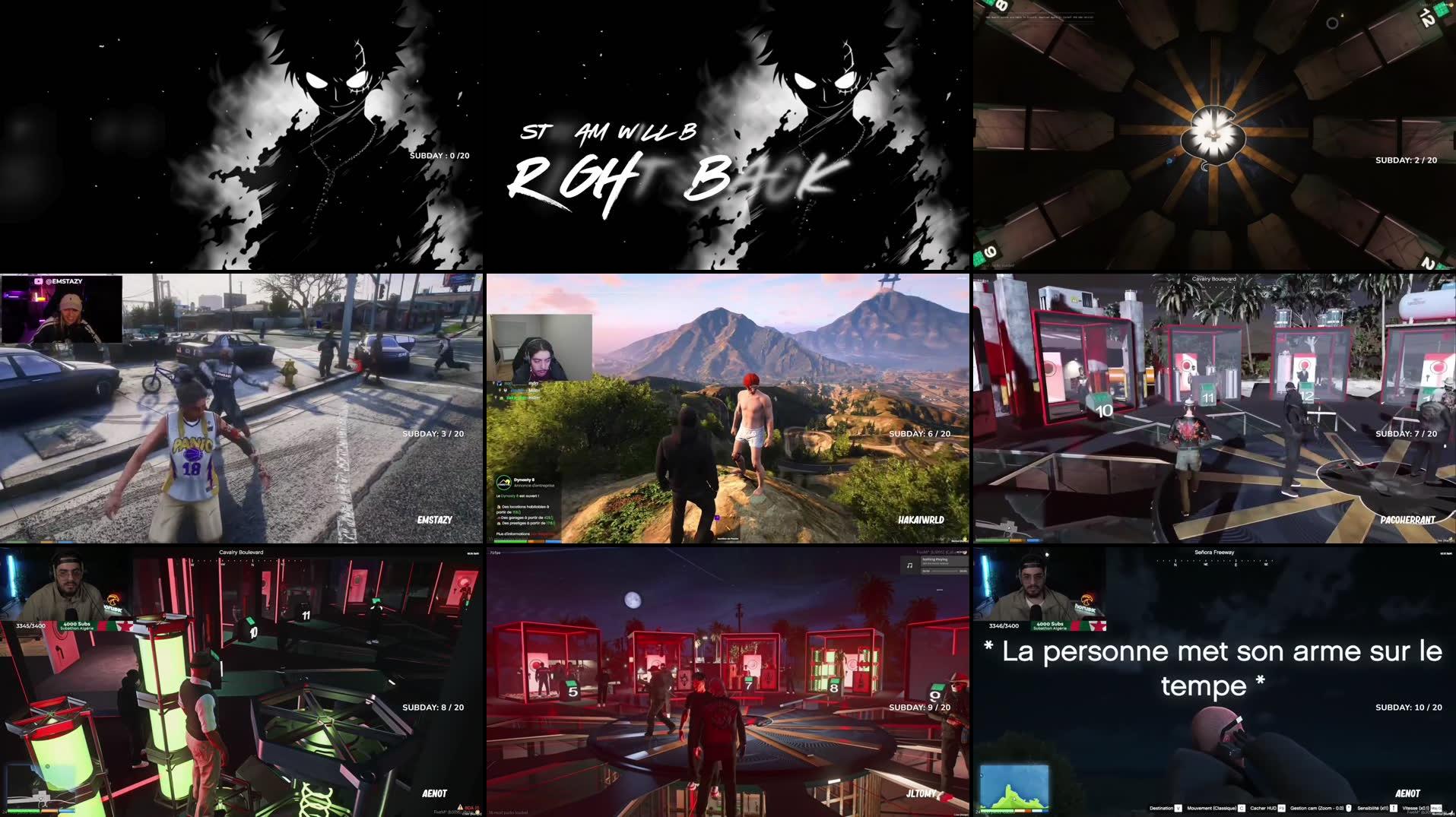Click the prestige icon in the Dynasty 8 announcement
The width and height of the screenshot is (1456, 817).
[x=499, y=524]
